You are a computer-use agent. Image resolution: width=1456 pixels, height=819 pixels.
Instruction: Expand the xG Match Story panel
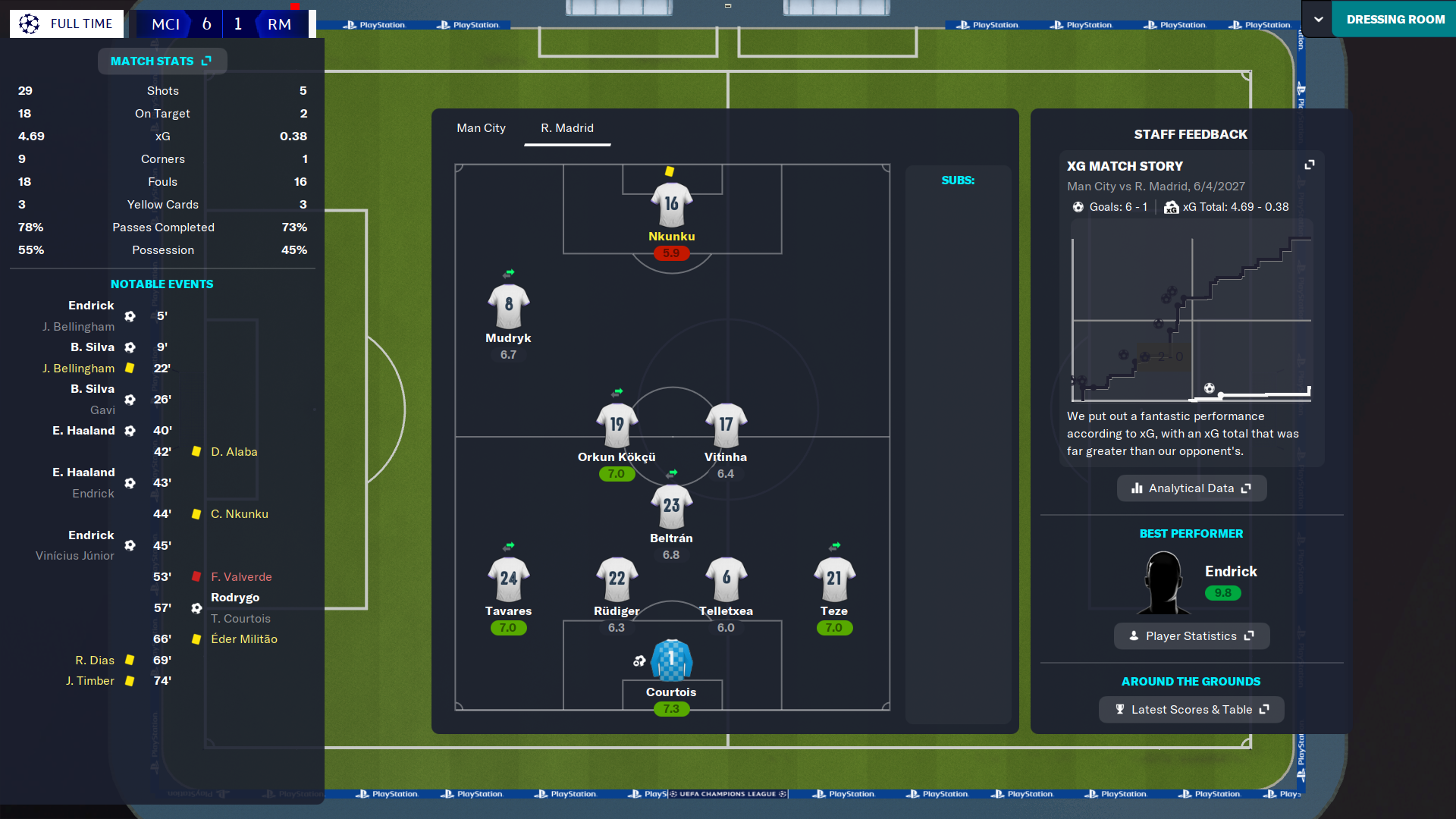(x=1309, y=165)
